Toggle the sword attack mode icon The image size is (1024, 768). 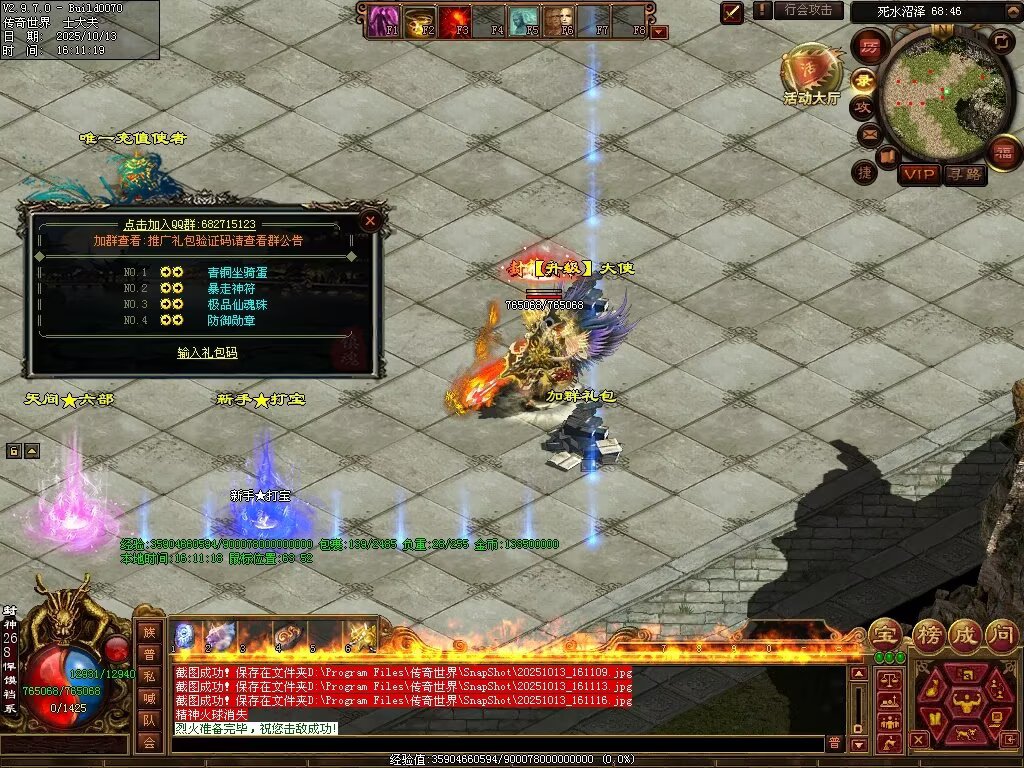(733, 12)
